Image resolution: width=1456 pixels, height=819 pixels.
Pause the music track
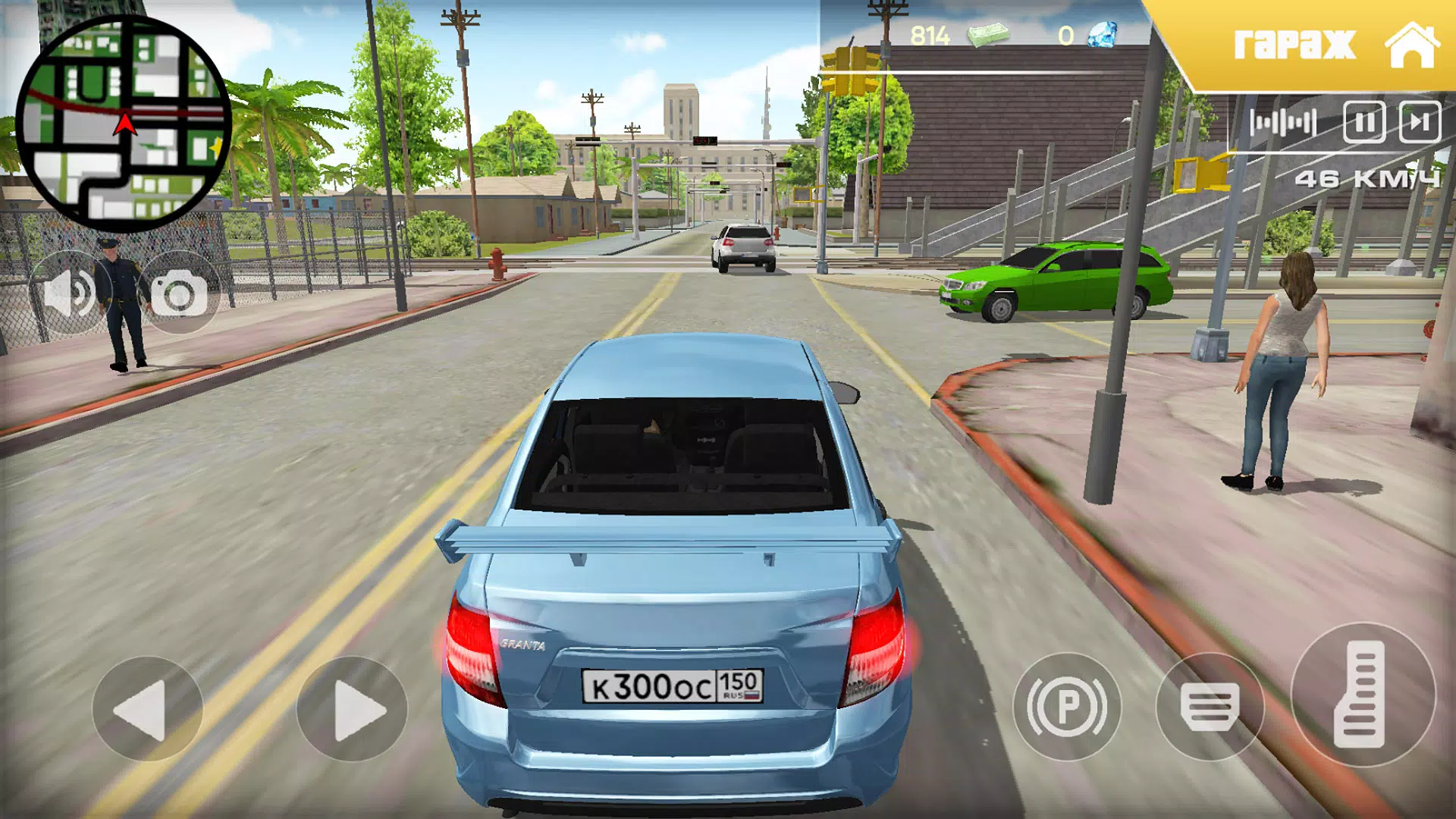click(x=1364, y=122)
